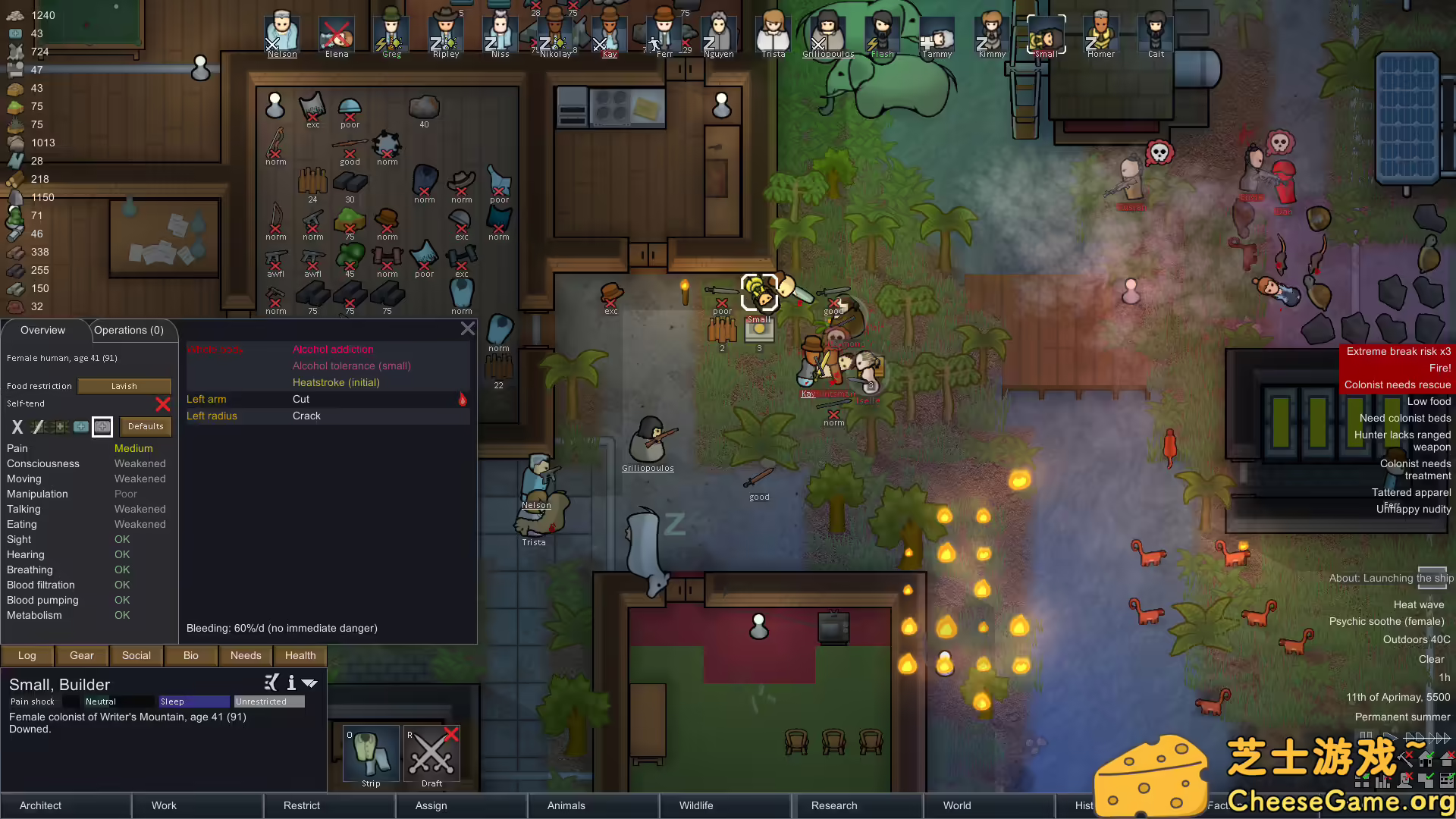1456x819 pixels.
Task: Open the Unrestricted area assignment selector
Action: point(268,701)
